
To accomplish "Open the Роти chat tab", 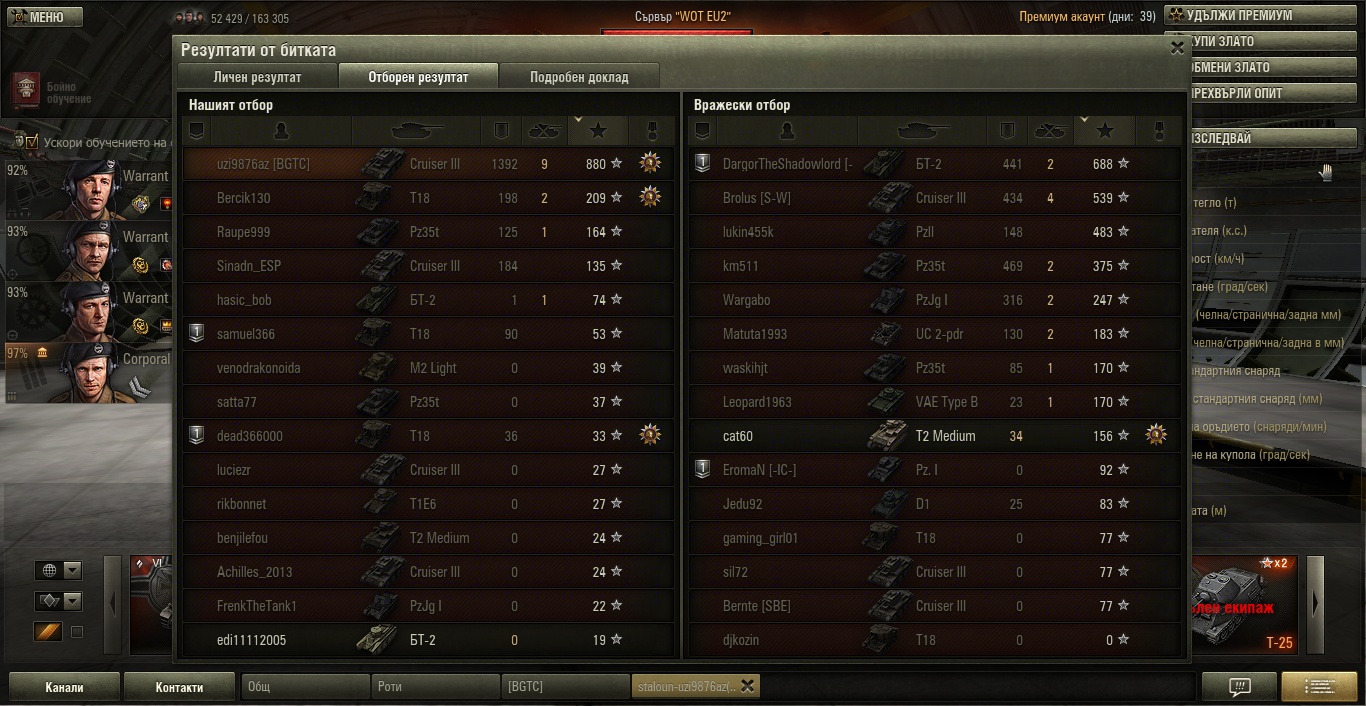I will coord(435,687).
